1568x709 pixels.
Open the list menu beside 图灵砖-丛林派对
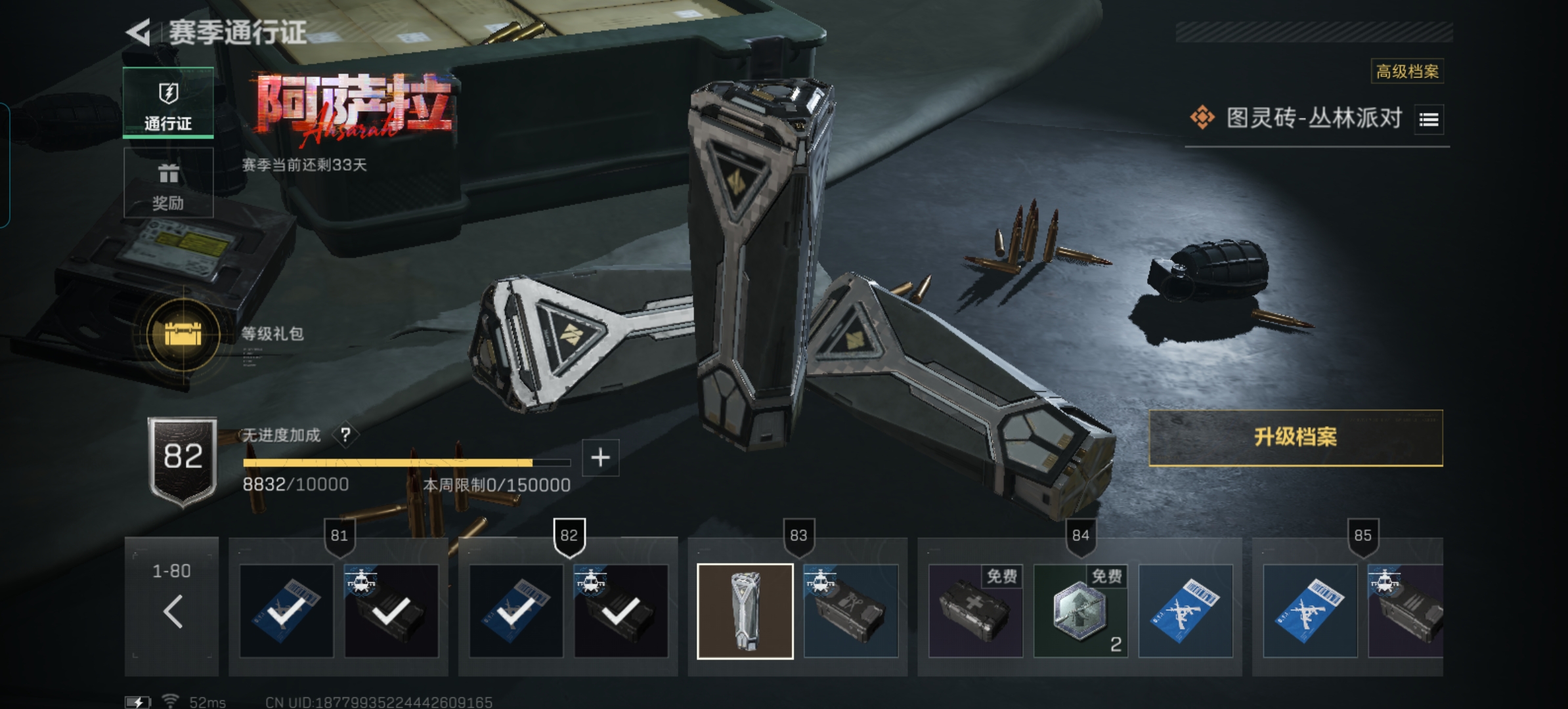(x=1429, y=119)
